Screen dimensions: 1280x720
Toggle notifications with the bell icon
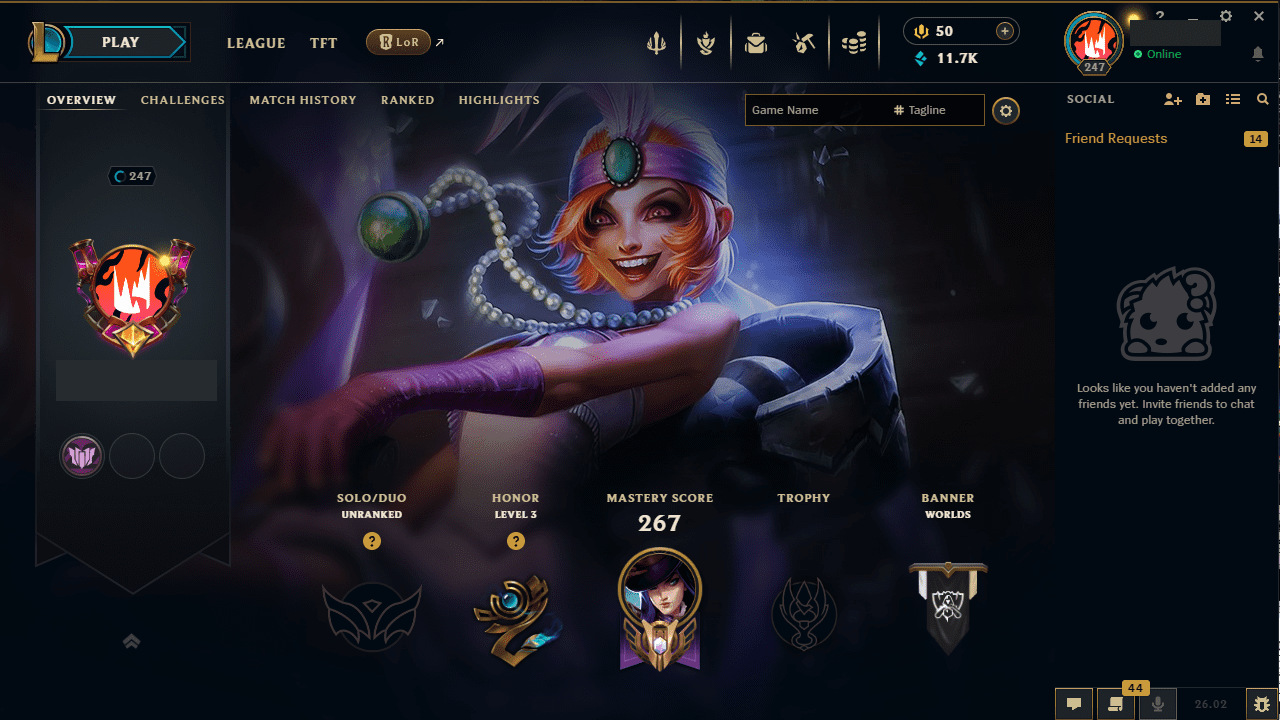click(x=1258, y=51)
